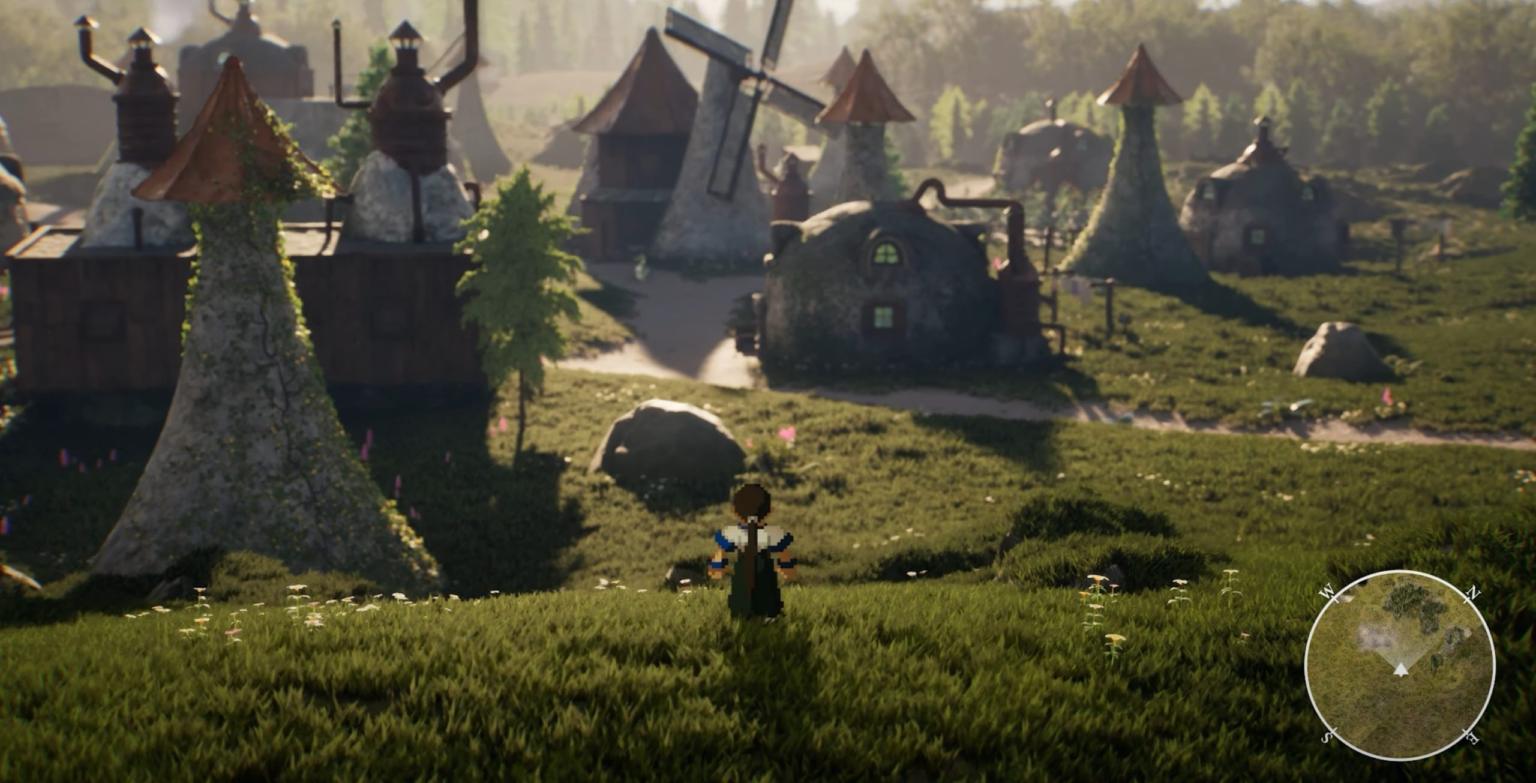
Task: Click the view cone on the minimap
Action: (1400, 645)
